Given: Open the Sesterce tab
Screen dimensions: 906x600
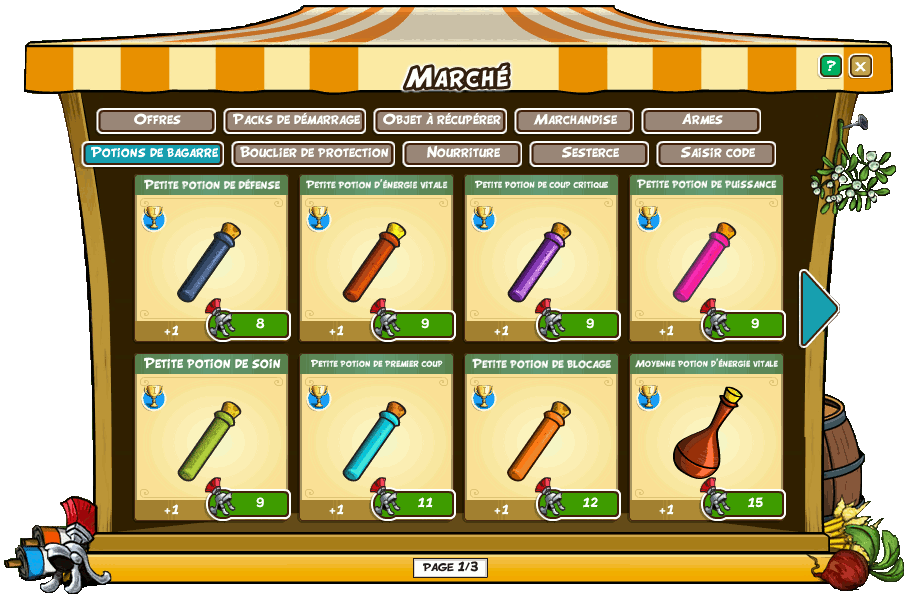Looking at the screenshot, I should coord(590,153).
